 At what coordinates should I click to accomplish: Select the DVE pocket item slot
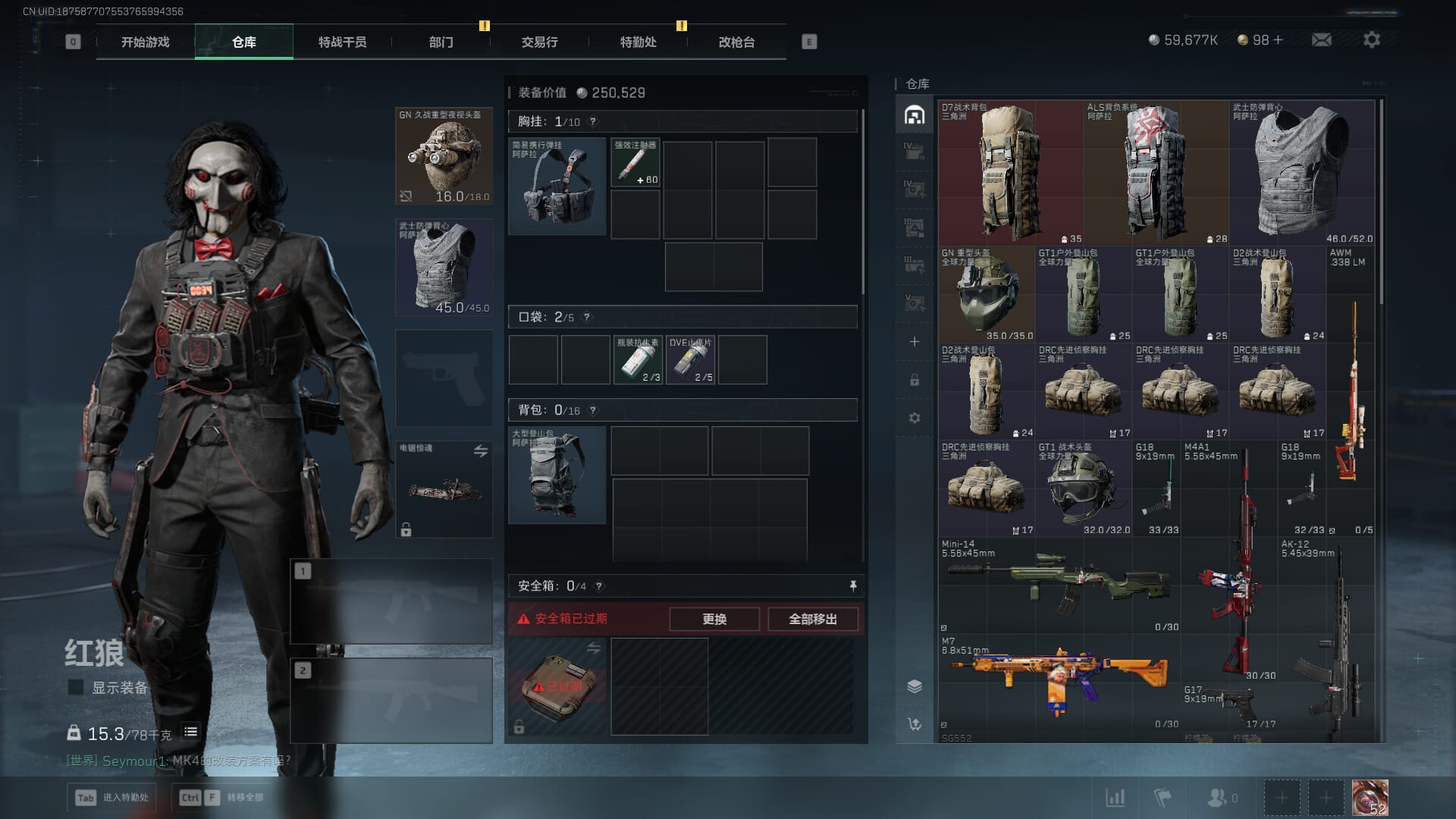pyautogui.click(x=690, y=360)
